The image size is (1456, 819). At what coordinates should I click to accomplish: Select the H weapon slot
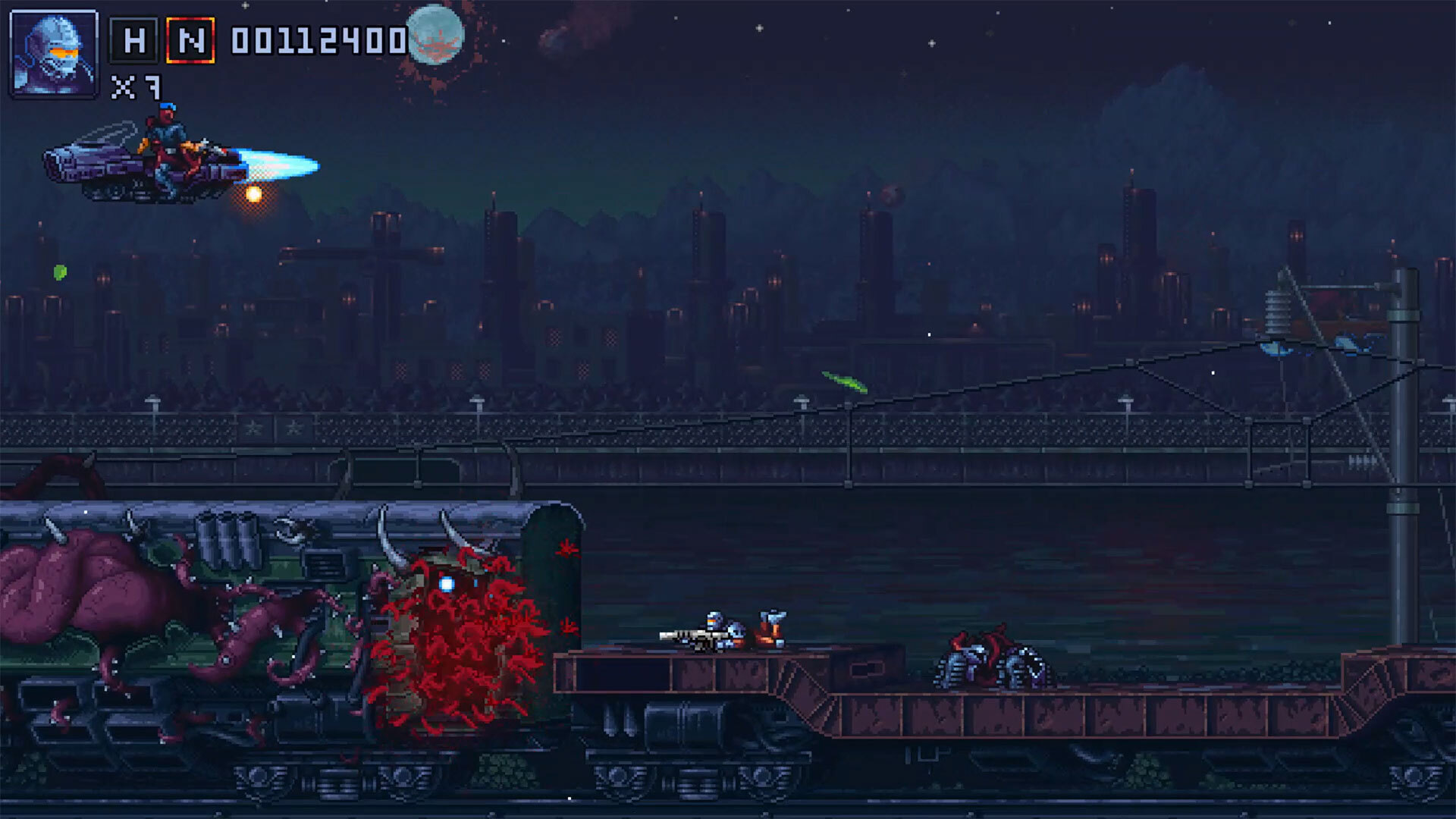pyautogui.click(x=134, y=40)
